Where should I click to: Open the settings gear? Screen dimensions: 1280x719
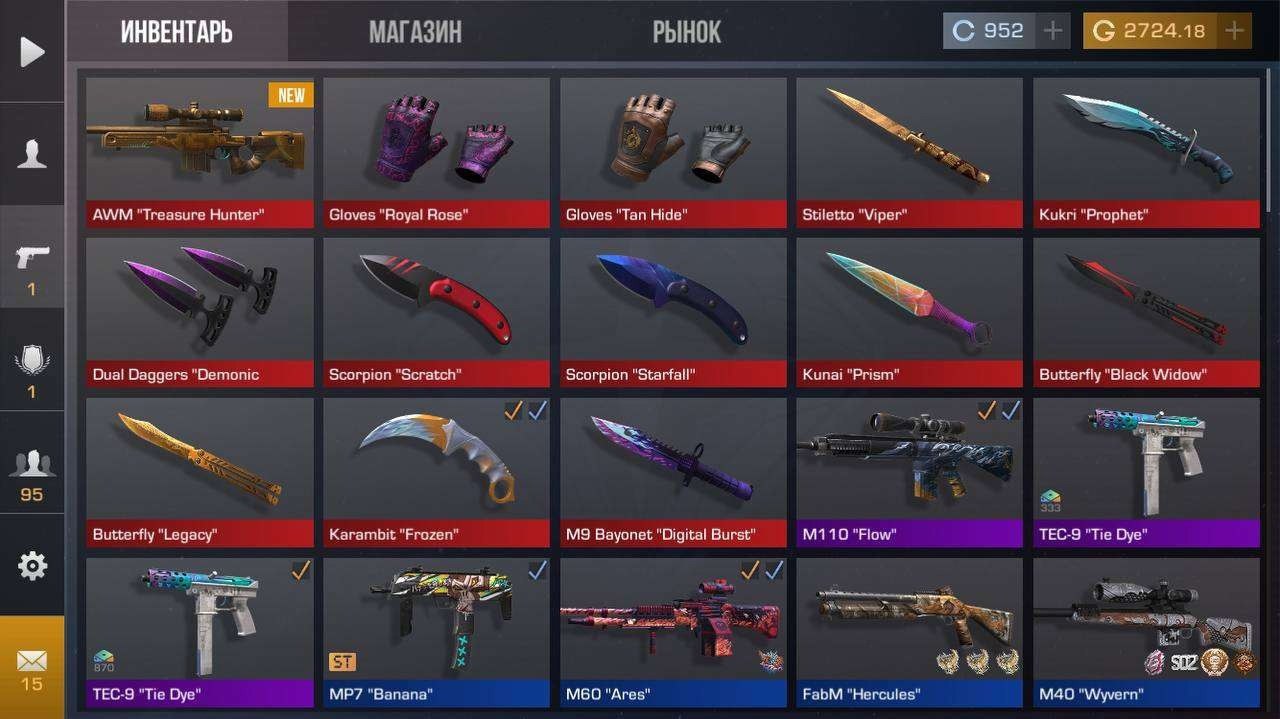click(x=32, y=566)
